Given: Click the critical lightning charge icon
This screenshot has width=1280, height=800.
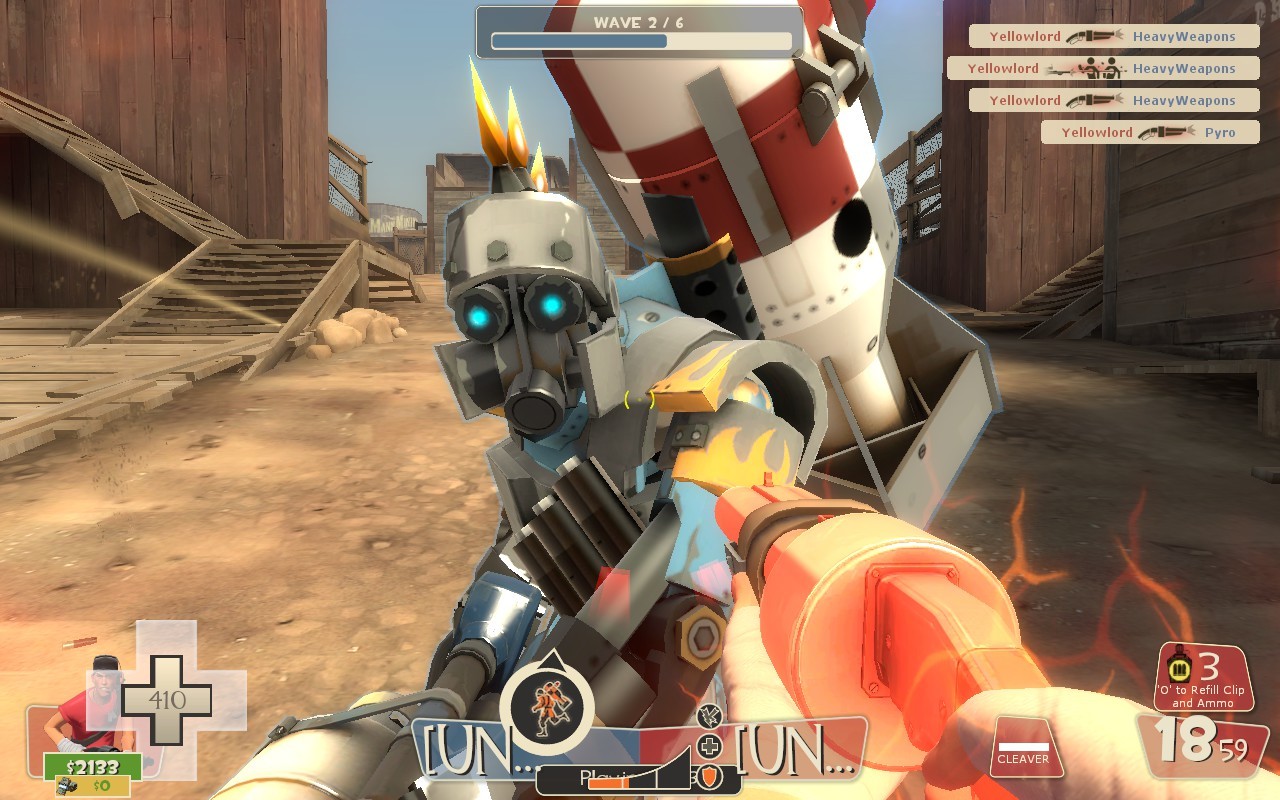Looking at the screenshot, I should (712, 716).
